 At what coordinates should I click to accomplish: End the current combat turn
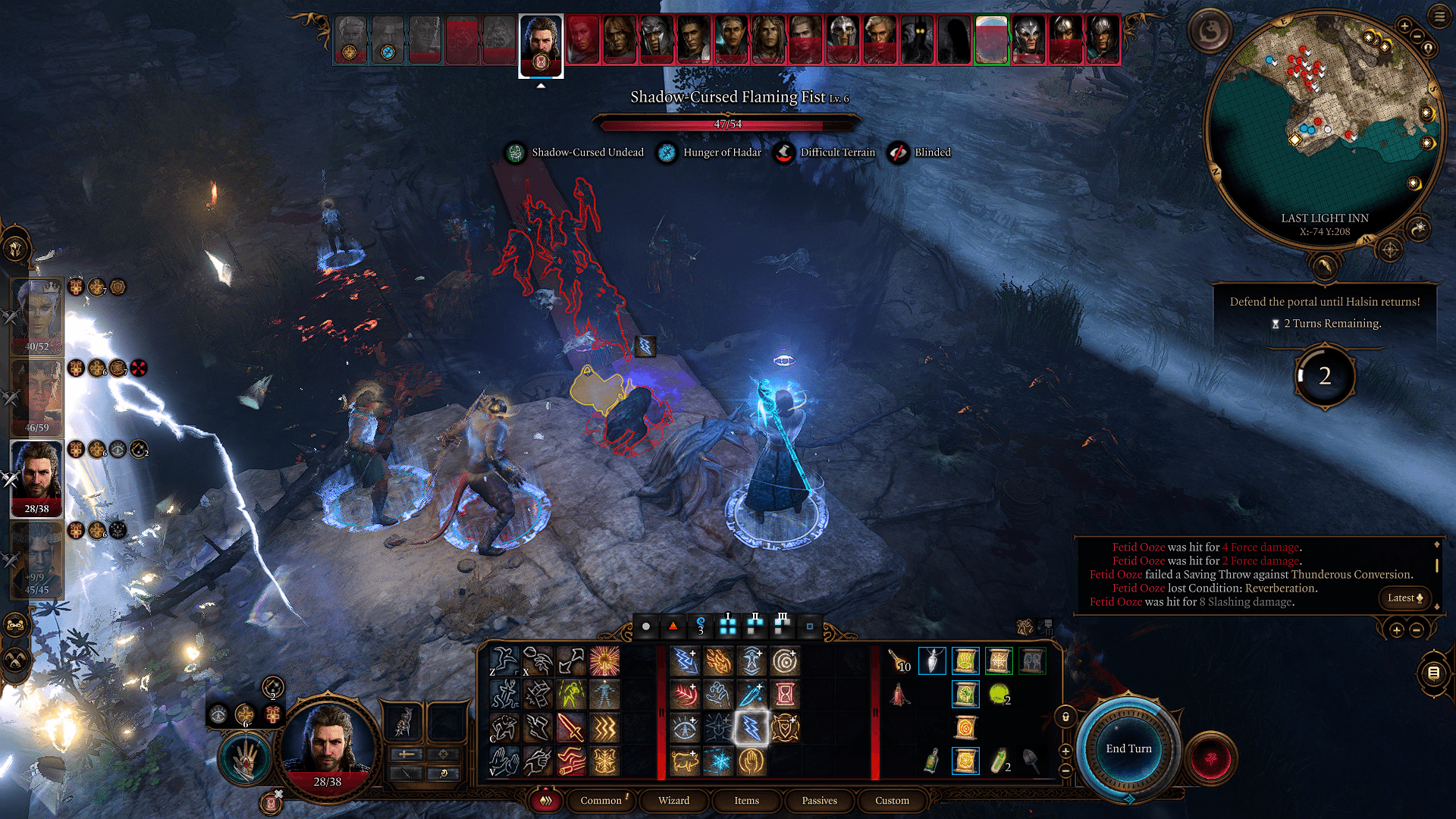[x=1128, y=749]
